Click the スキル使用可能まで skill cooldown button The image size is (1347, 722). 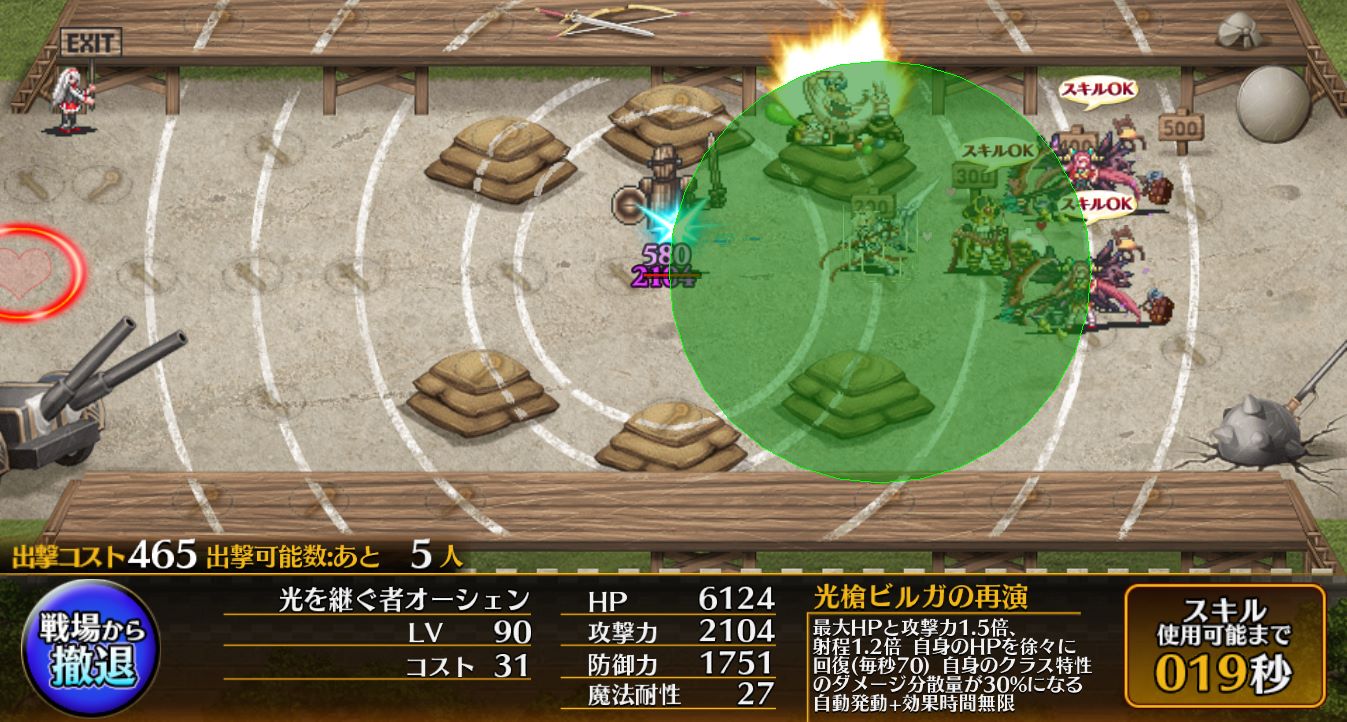pos(1225,647)
